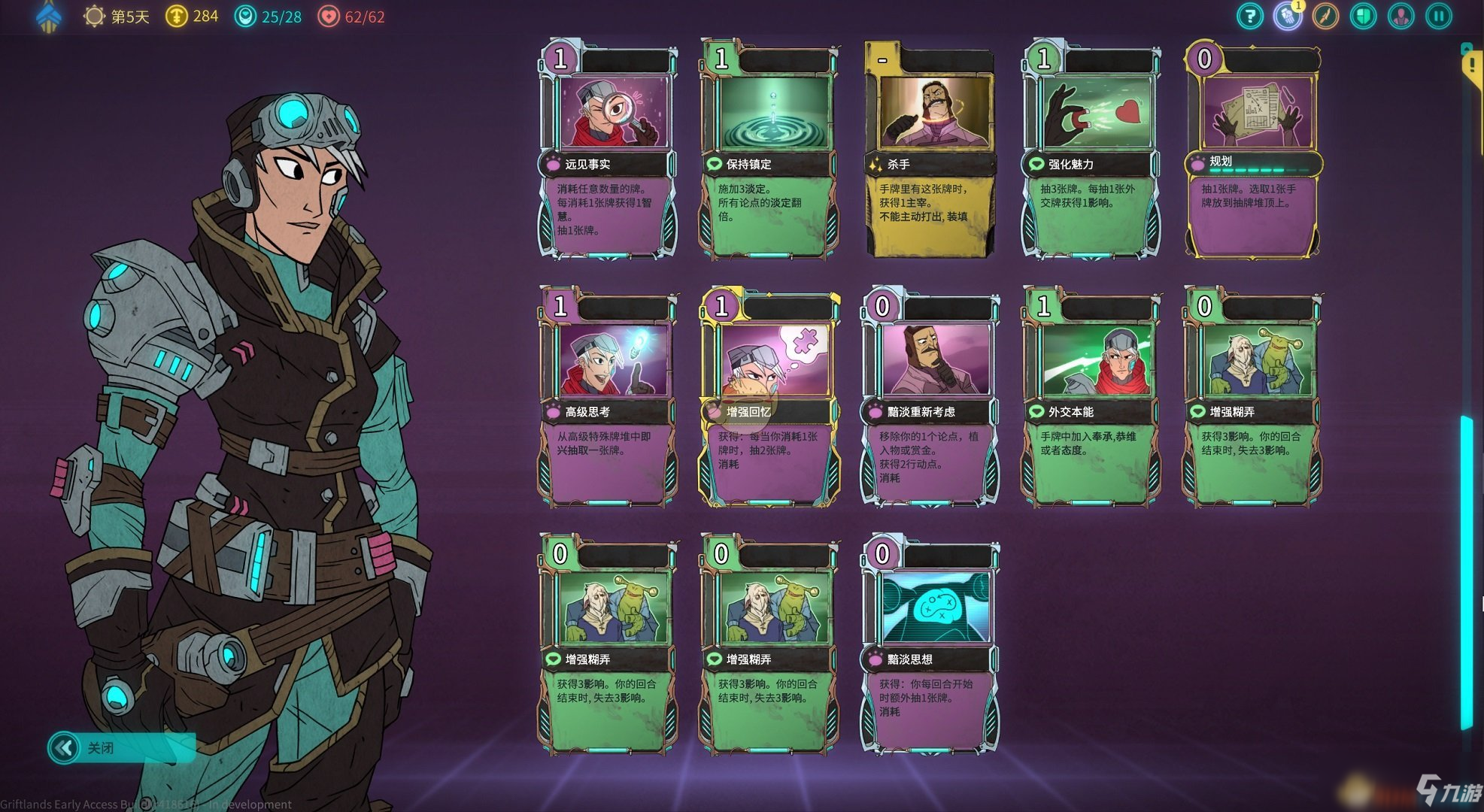The width and height of the screenshot is (1484, 812).
Task: Open the question mark help button
Action: coord(1250,16)
